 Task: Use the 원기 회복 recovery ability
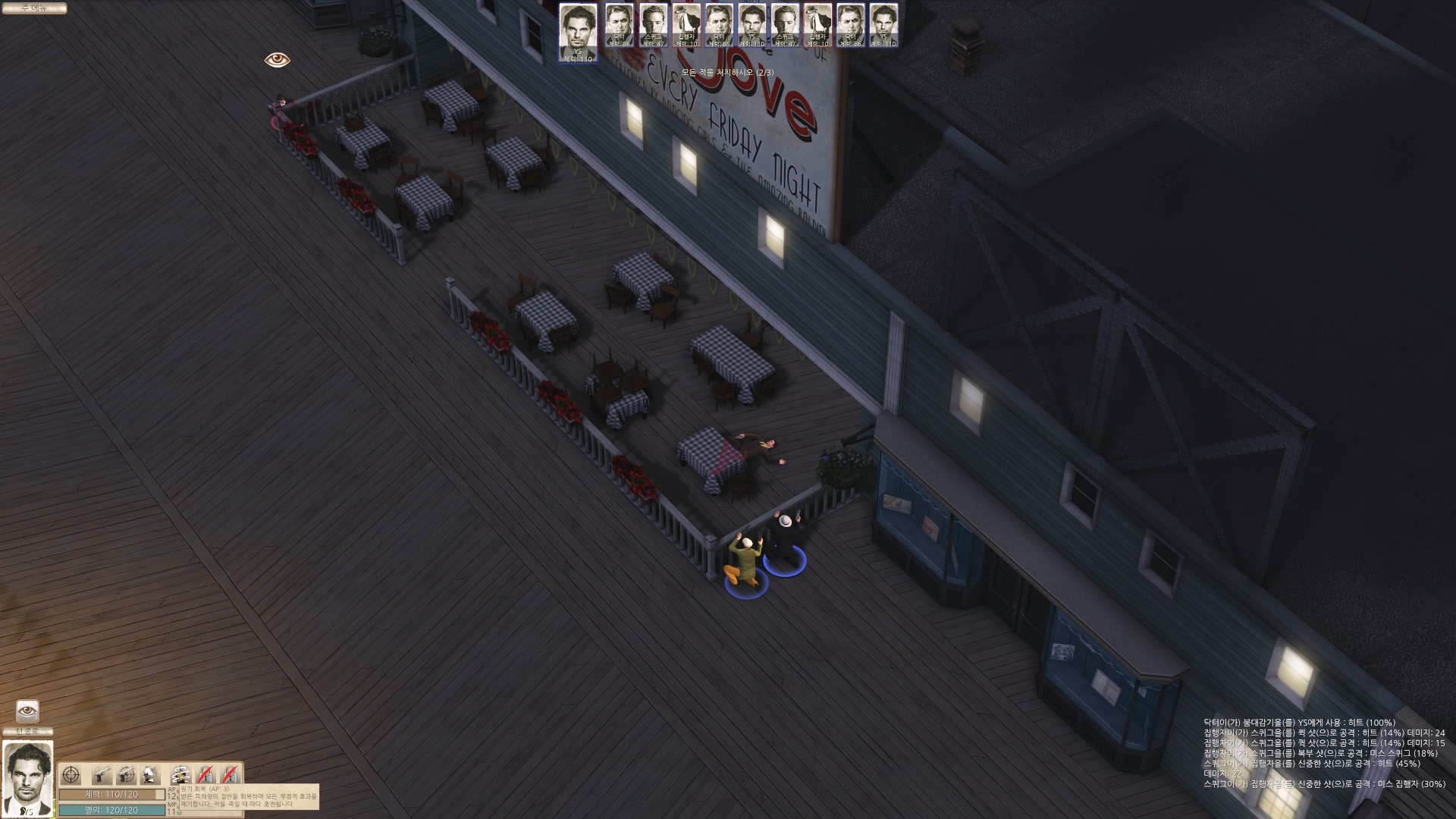pos(180,775)
